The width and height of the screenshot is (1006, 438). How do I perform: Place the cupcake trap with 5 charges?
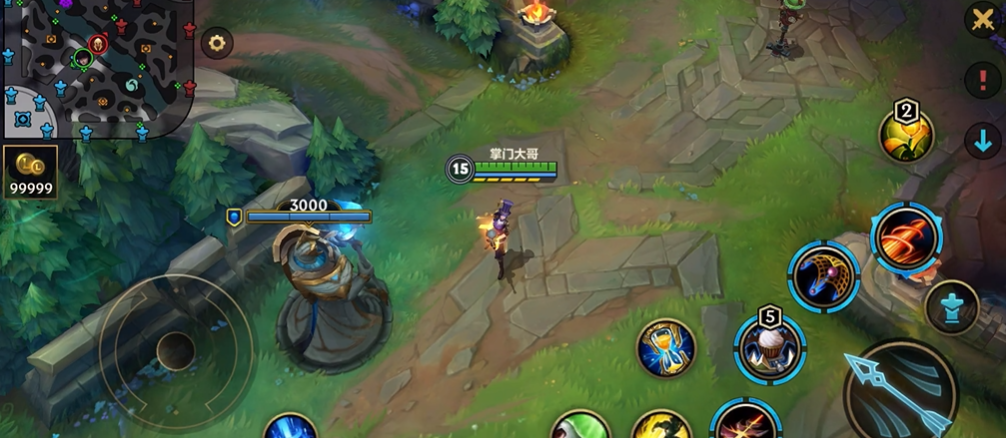coord(769,346)
